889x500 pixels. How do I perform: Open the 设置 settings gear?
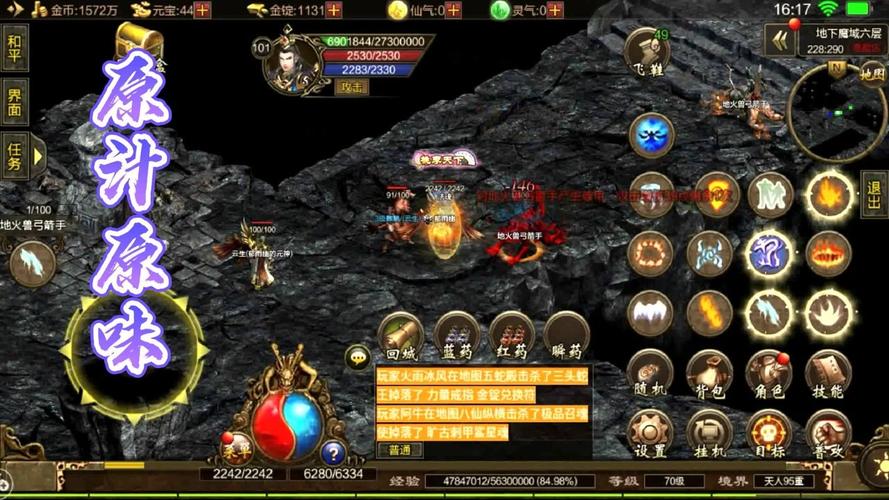[649, 431]
